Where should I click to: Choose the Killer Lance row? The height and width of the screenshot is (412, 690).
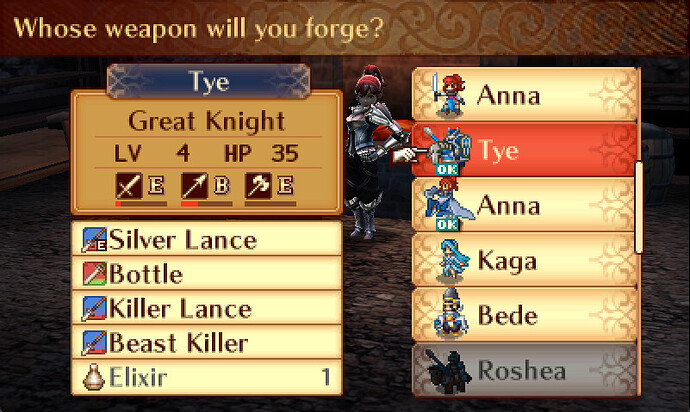point(207,309)
